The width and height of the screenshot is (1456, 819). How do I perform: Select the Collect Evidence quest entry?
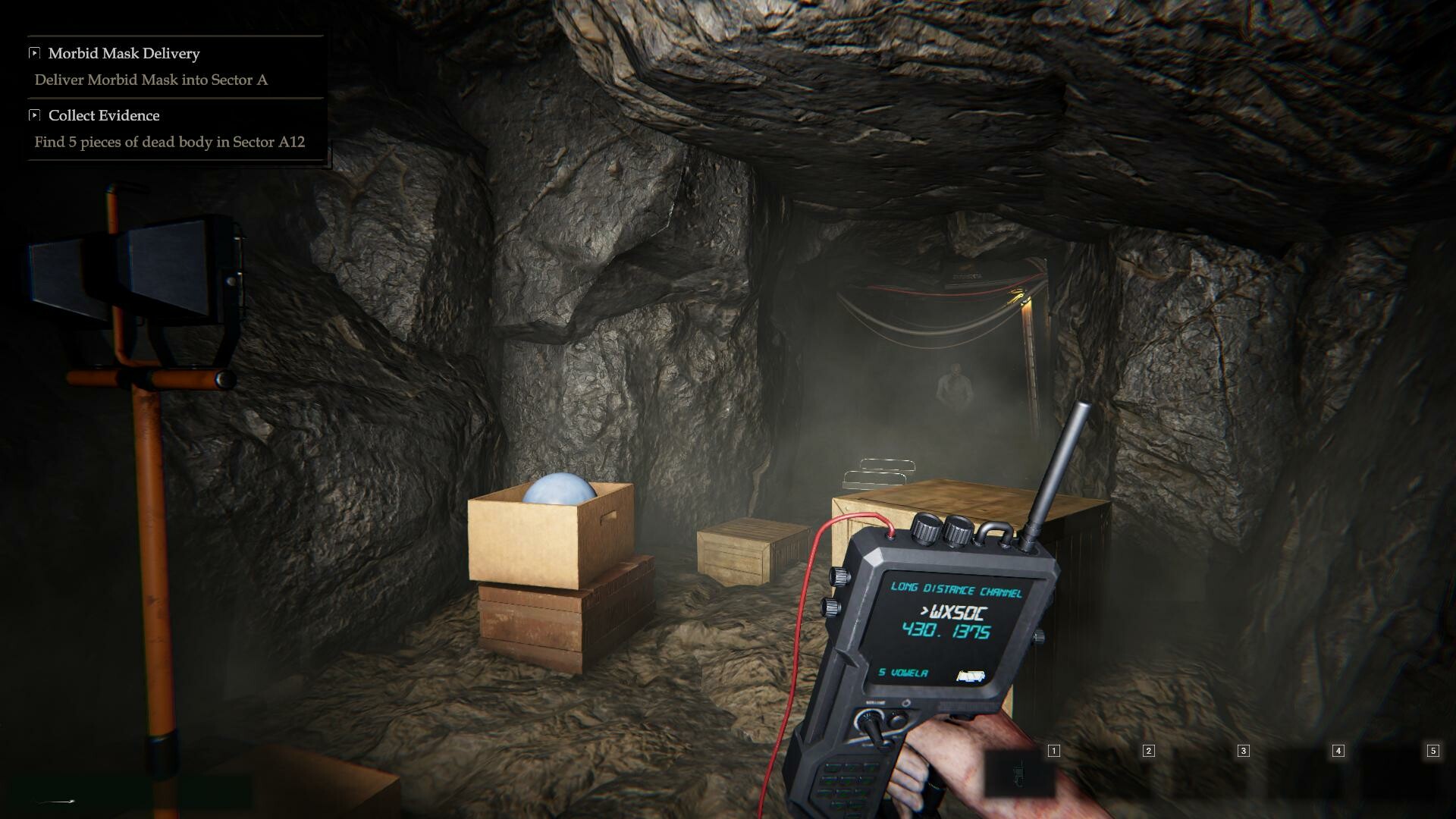[x=103, y=115]
